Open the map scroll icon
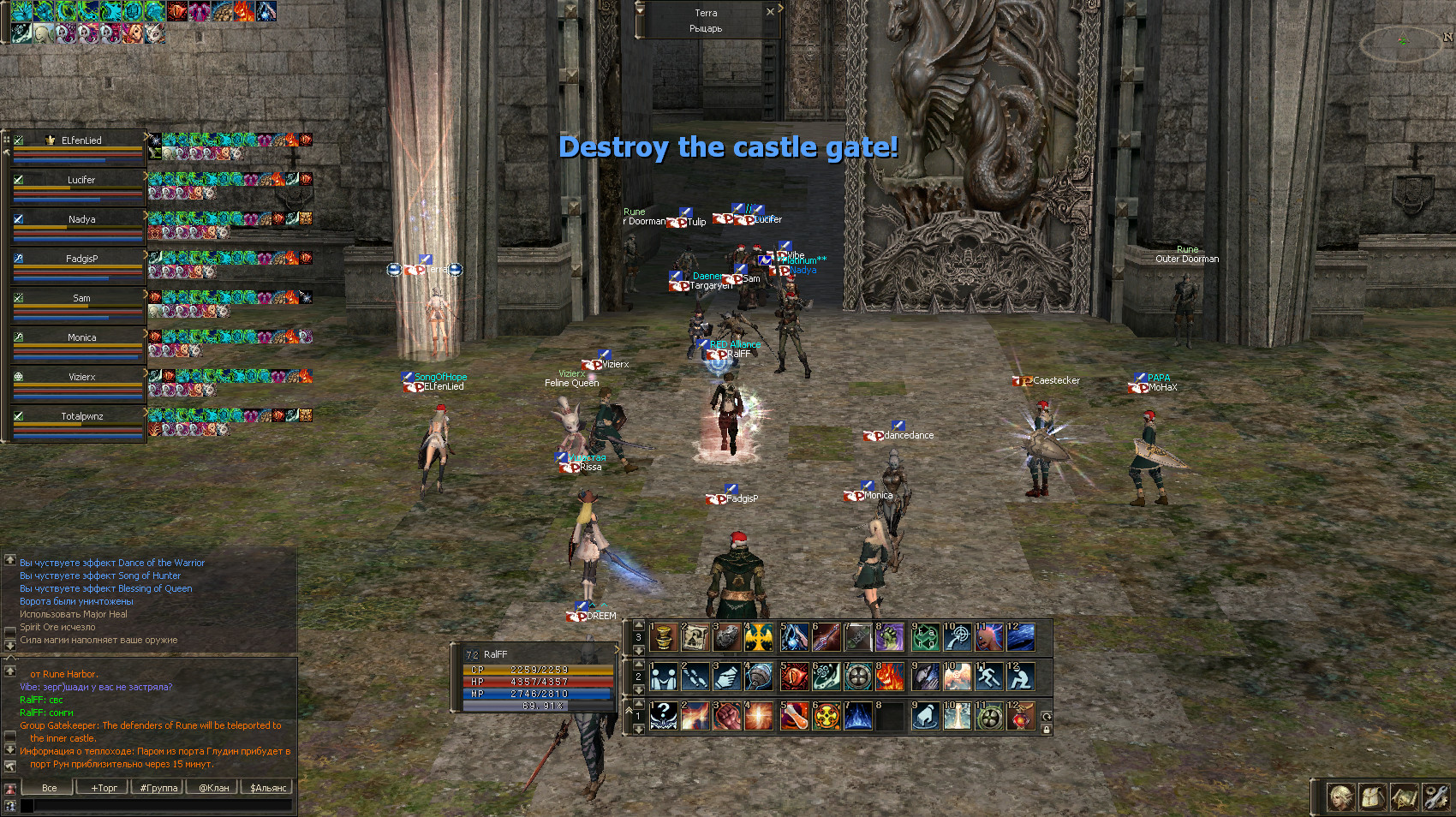The width and height of the screenshot is (1456, 817). (1405, 797)
